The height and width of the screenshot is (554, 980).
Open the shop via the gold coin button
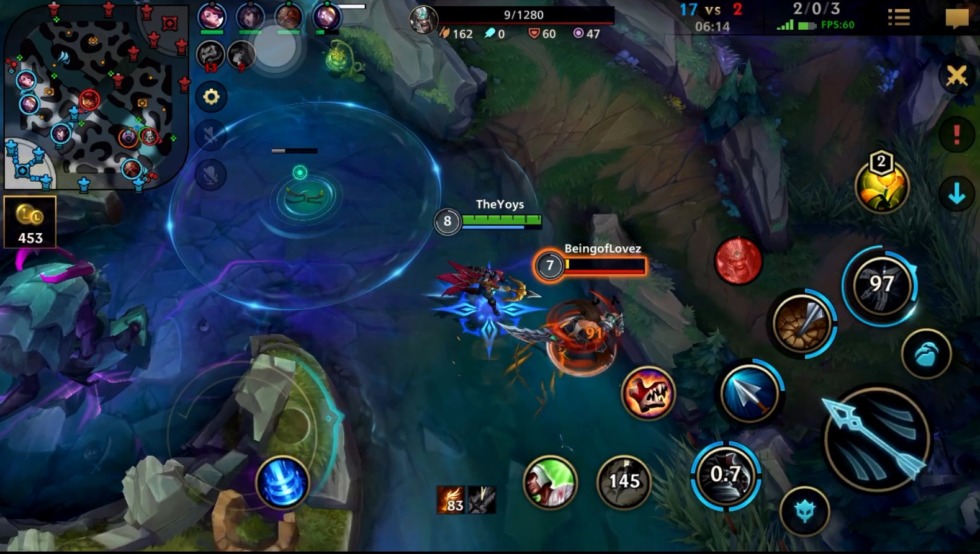[30, 222]
